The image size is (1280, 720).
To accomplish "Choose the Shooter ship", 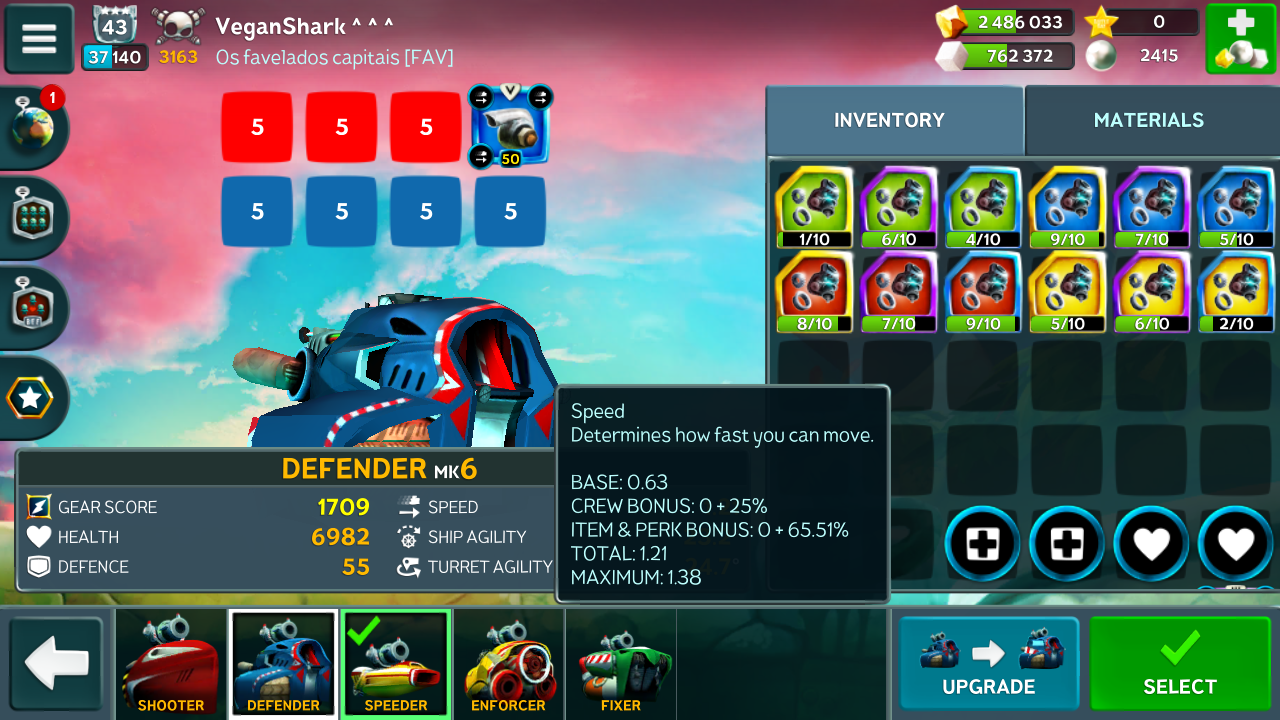I will click(171, 664).
